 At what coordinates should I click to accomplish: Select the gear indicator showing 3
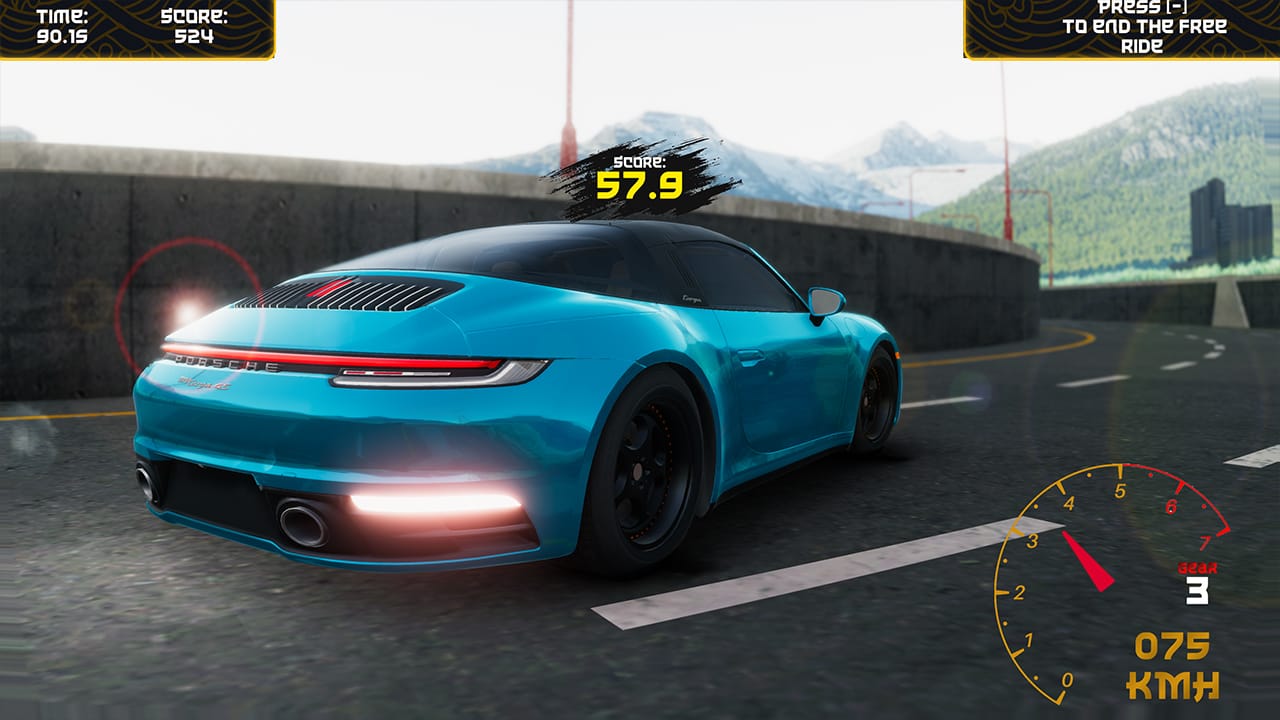pos(1196,592)
